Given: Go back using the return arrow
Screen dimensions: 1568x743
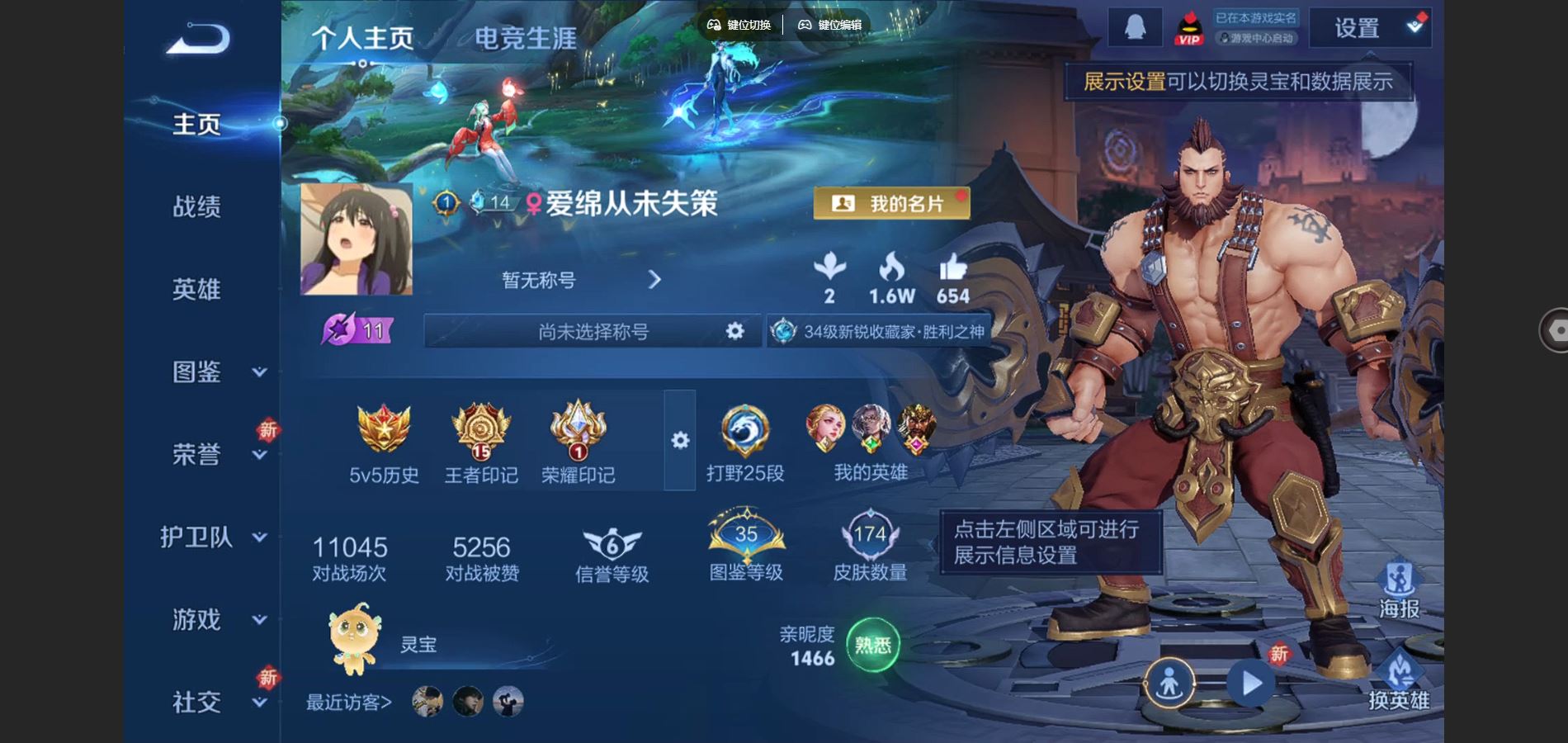Looking at the screenshot, I should (x=198, y=39).
